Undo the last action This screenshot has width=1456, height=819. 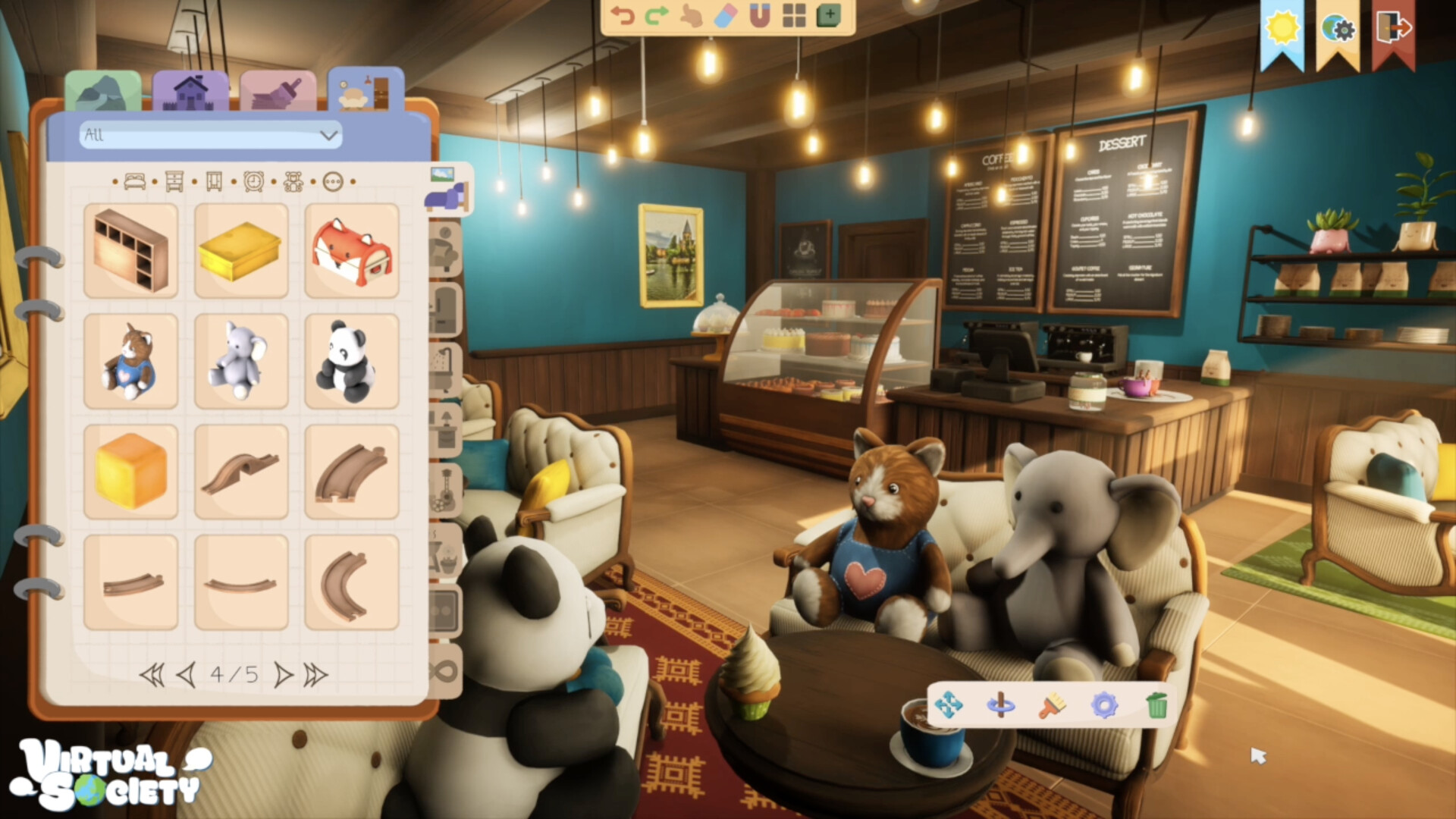[623, 14]
